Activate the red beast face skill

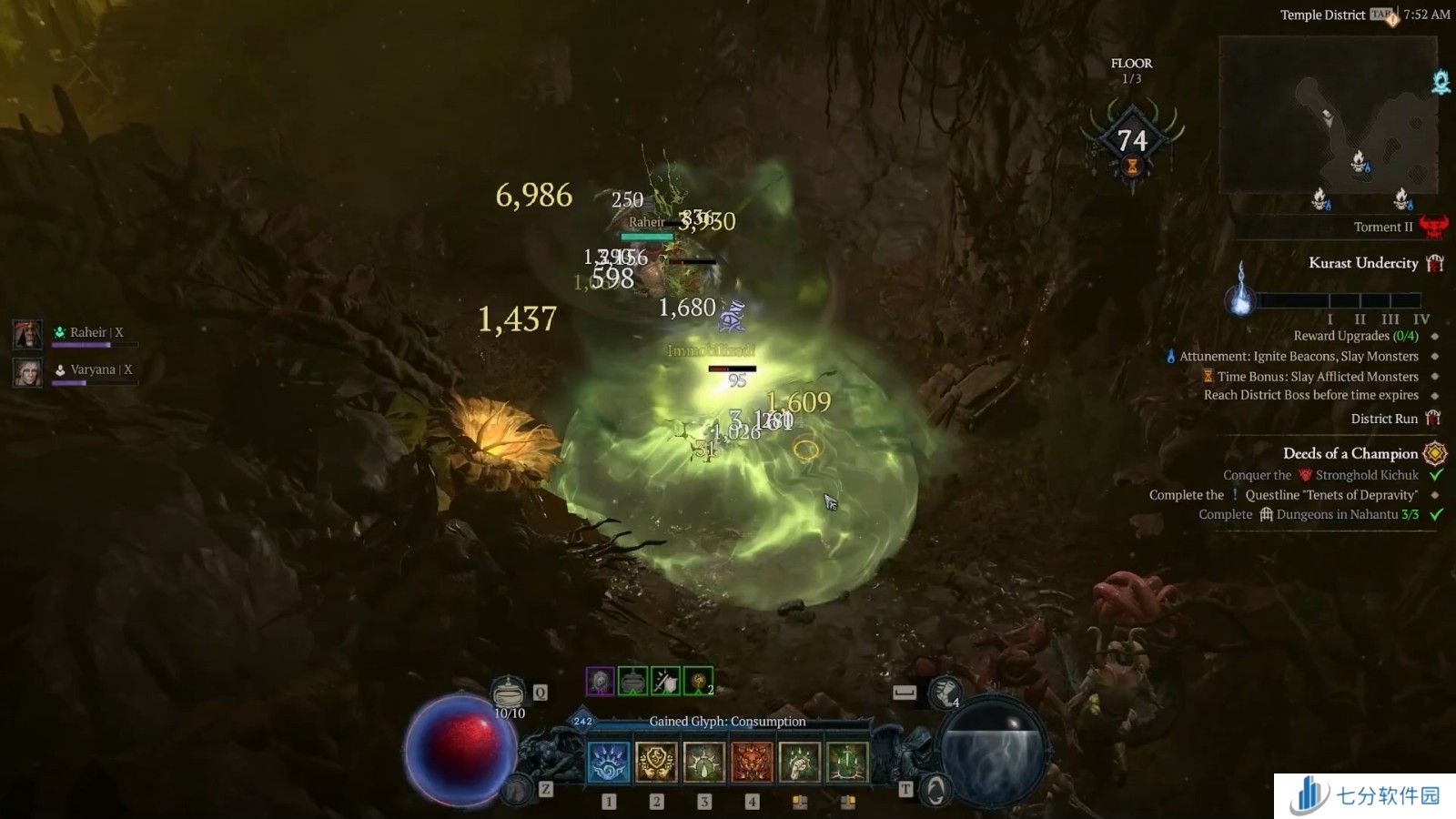click(x=752, y=763)
